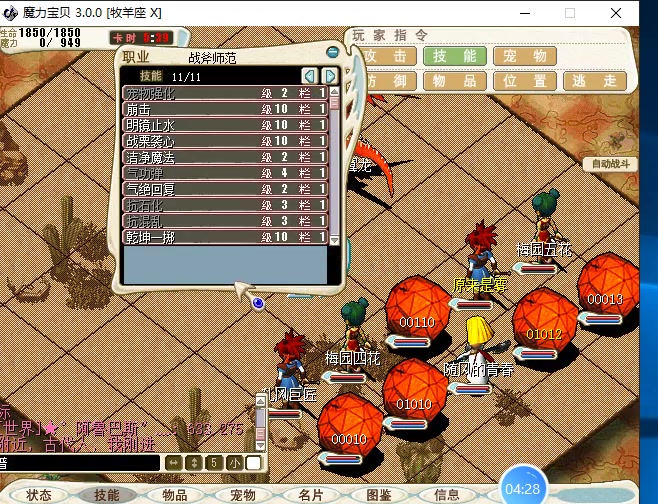The image size is (658, 504).
Task: Switch to the 图鉴 album tab
Action: 379,495
